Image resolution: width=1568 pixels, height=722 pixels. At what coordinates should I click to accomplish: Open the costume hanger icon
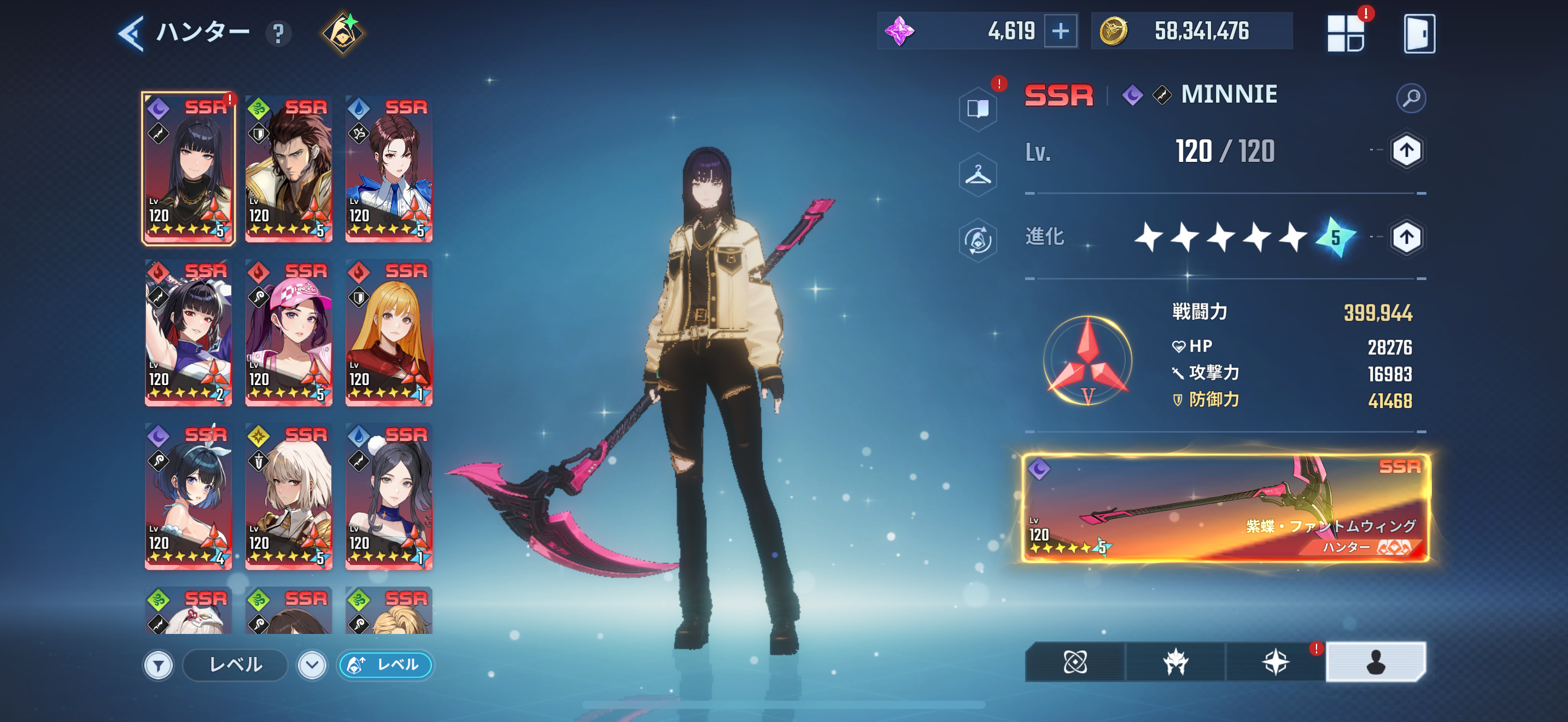click(978, 176)
